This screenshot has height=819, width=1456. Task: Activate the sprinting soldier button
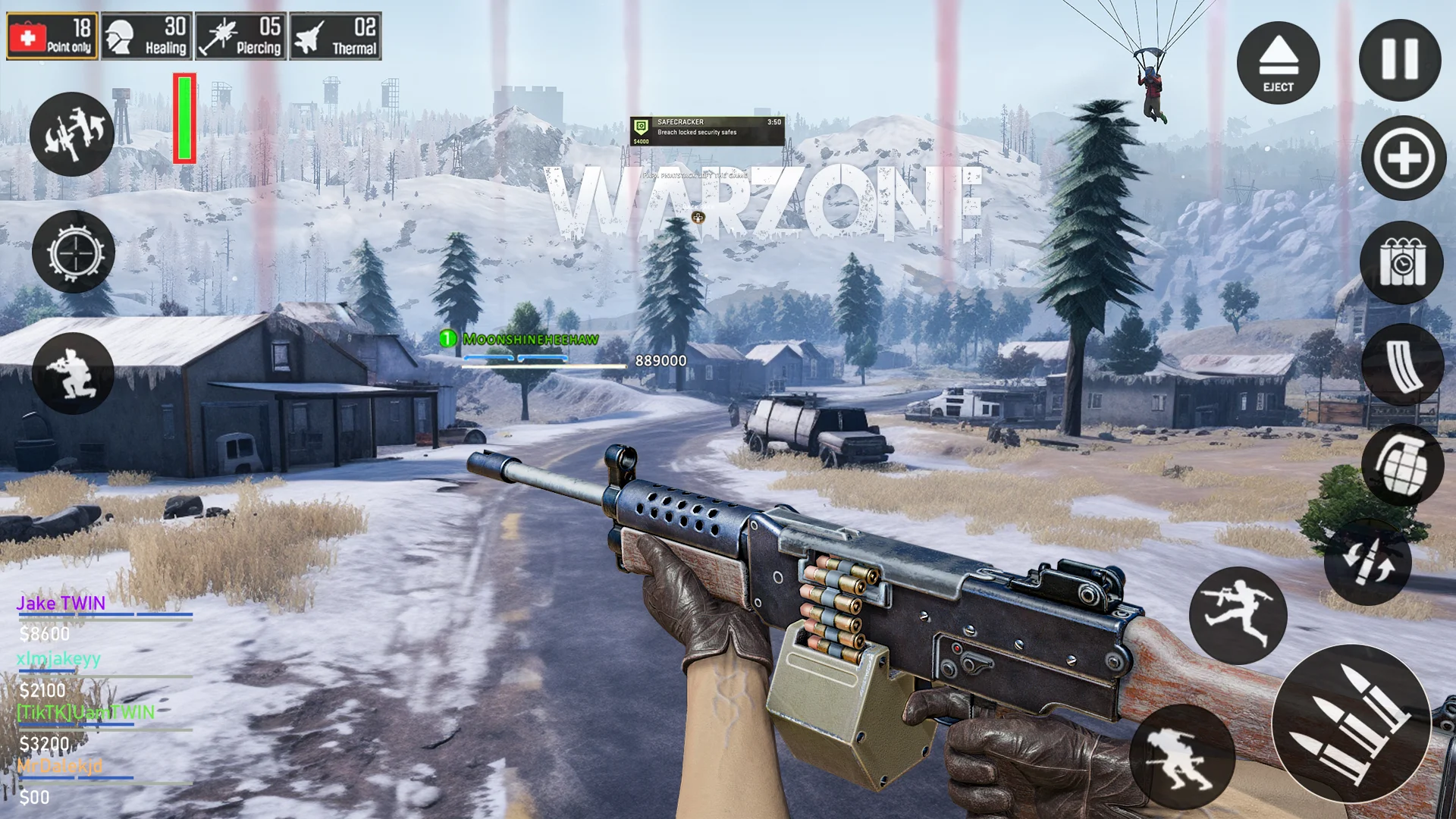(1181, 755)
